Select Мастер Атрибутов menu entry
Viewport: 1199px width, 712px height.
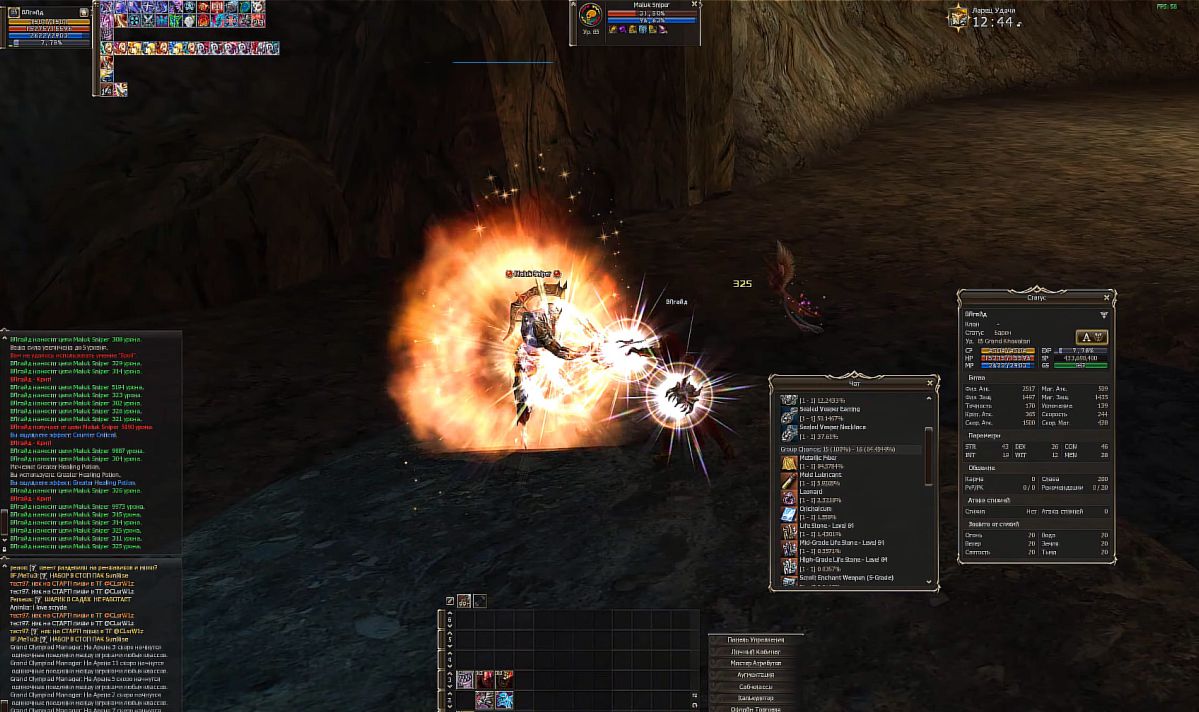[x=755, y=663]
